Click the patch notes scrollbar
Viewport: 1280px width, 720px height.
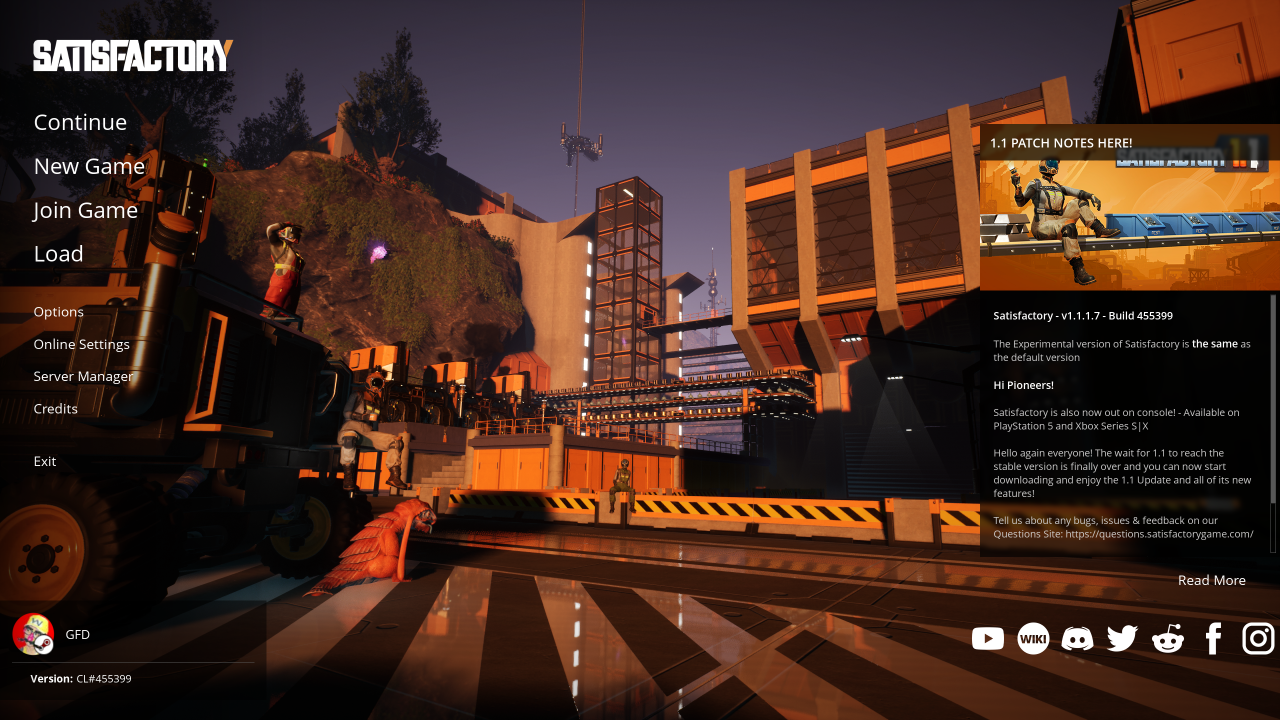1273,400
